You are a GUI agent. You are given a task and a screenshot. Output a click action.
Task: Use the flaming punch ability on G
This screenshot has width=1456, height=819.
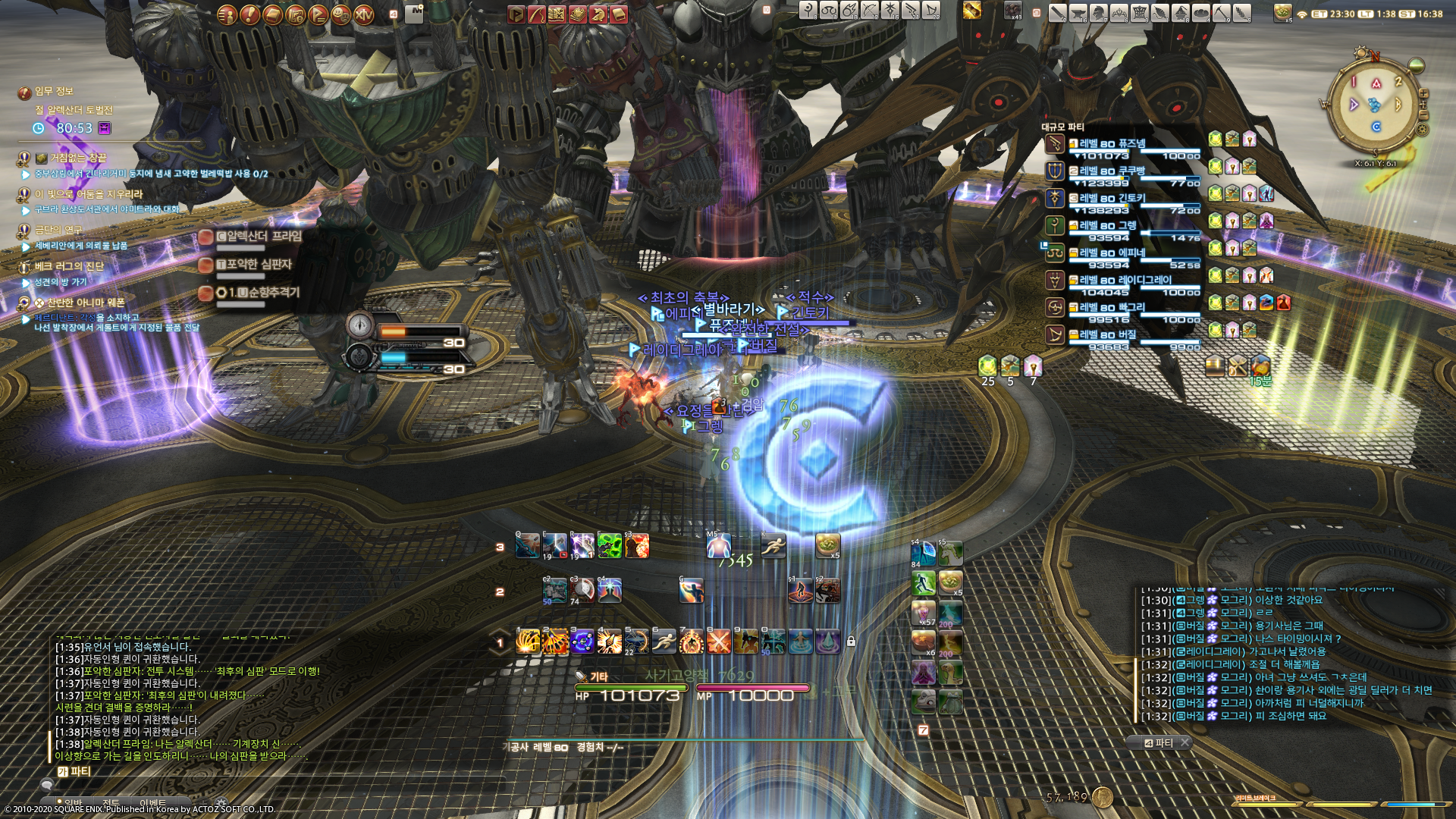click(x=691, y=591)
